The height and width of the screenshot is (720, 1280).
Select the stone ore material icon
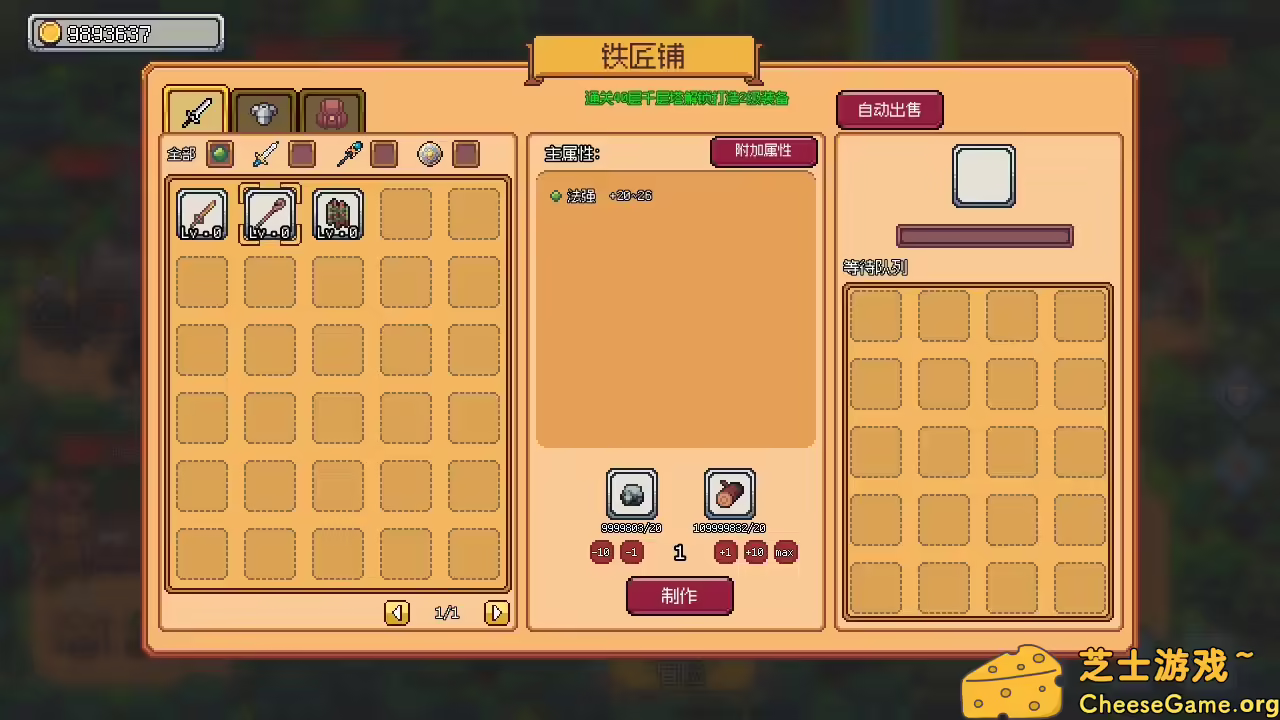631,493
